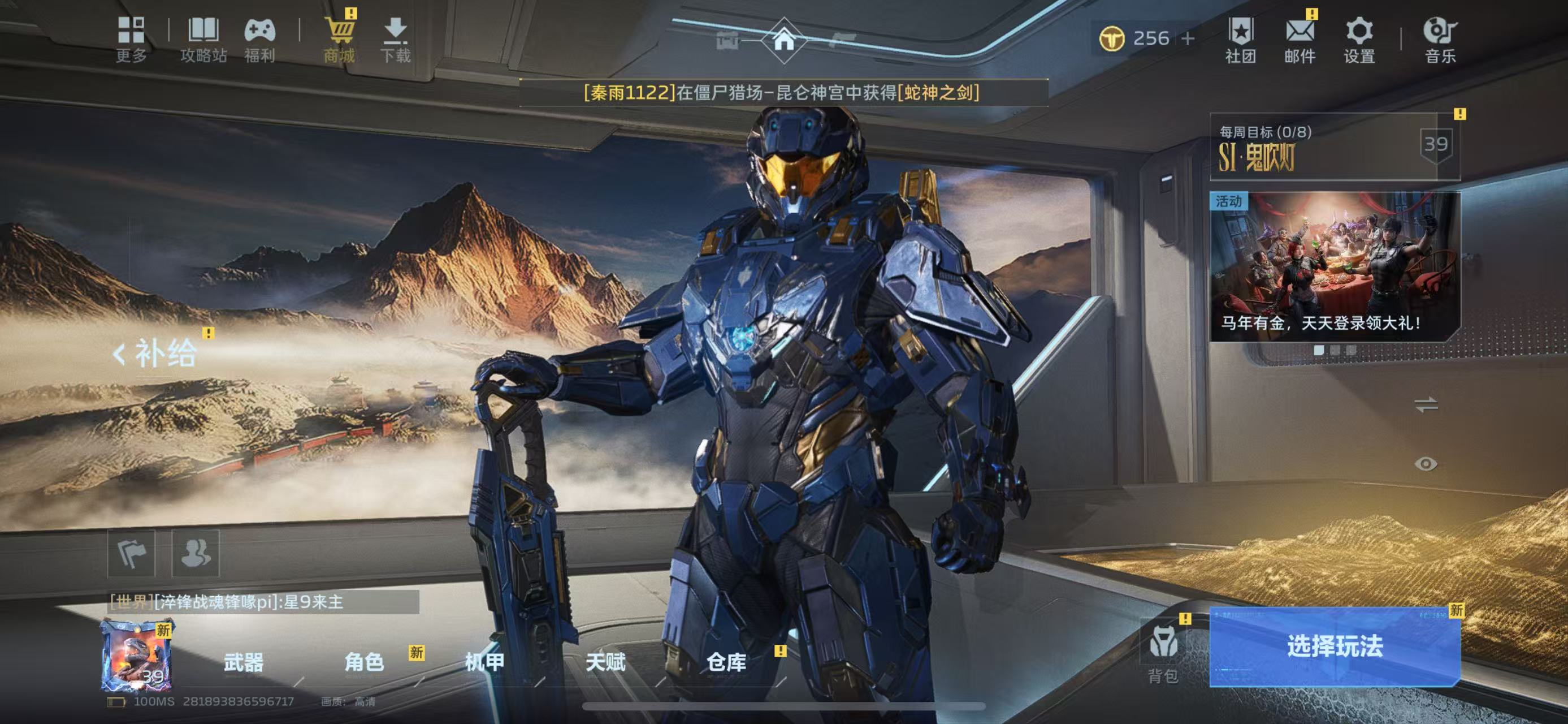Viewport: 1568px width, 724px height.
Task: Enter the 商城 shop
Action: tap(339, 39)
